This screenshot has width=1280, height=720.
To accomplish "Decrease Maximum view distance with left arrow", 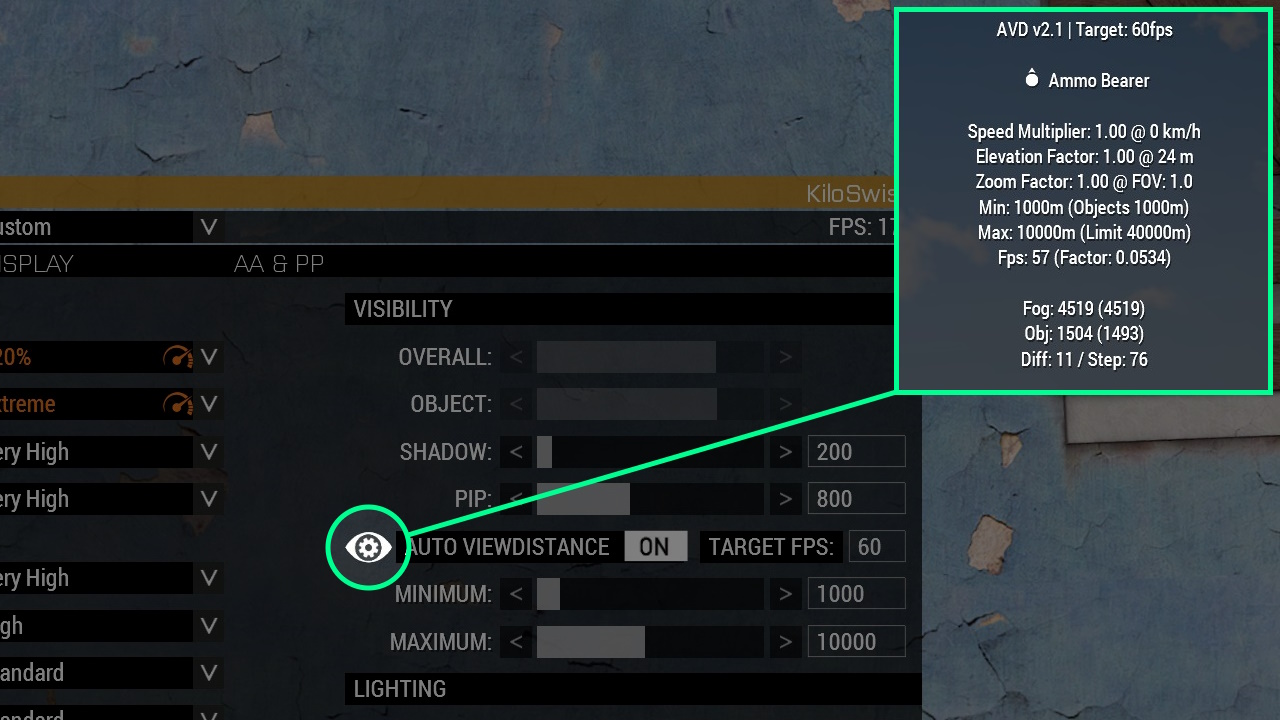I will (x=516, y=641).
